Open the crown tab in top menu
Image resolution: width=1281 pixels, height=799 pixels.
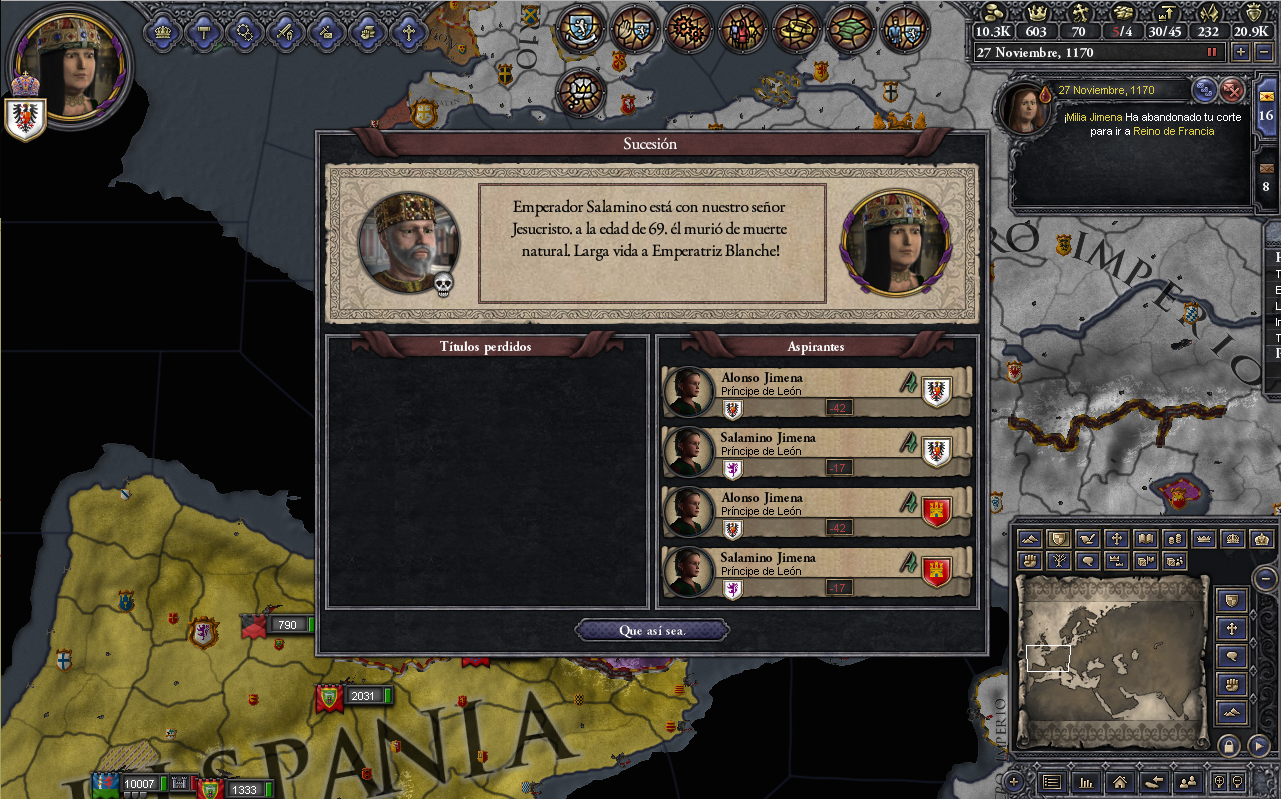pyautogui.click(x=161, y=32)
